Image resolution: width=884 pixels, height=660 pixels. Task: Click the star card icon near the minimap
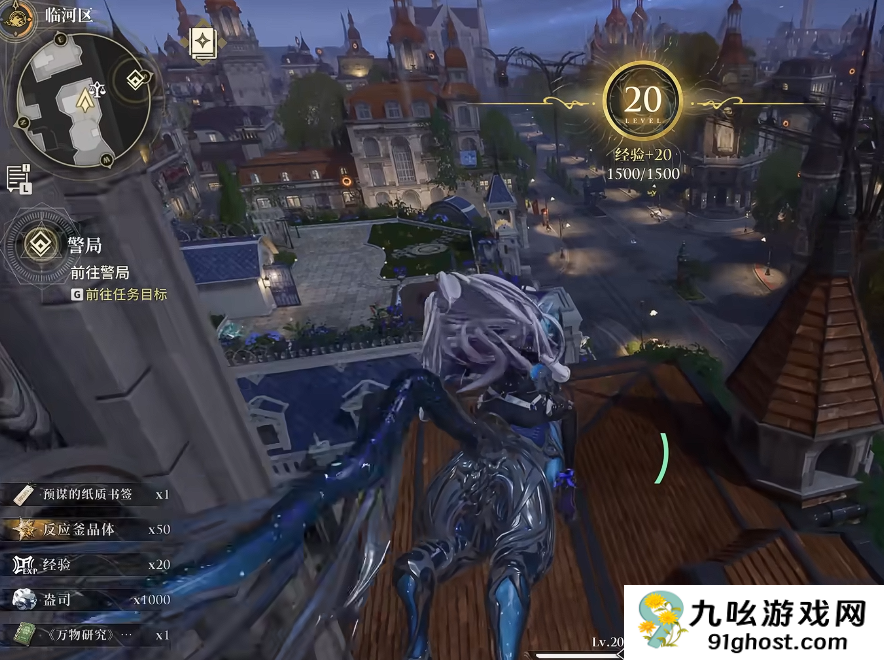coord(203,42)
